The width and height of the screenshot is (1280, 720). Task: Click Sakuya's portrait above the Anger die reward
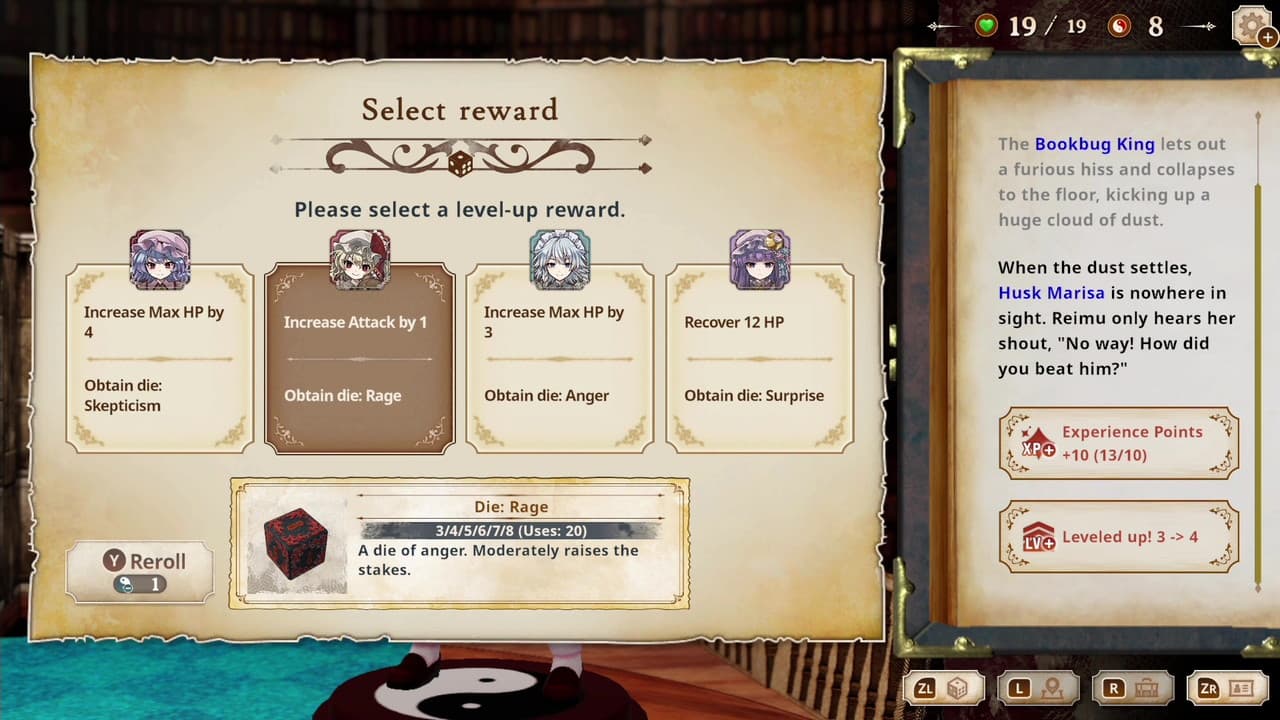point(560,258)
